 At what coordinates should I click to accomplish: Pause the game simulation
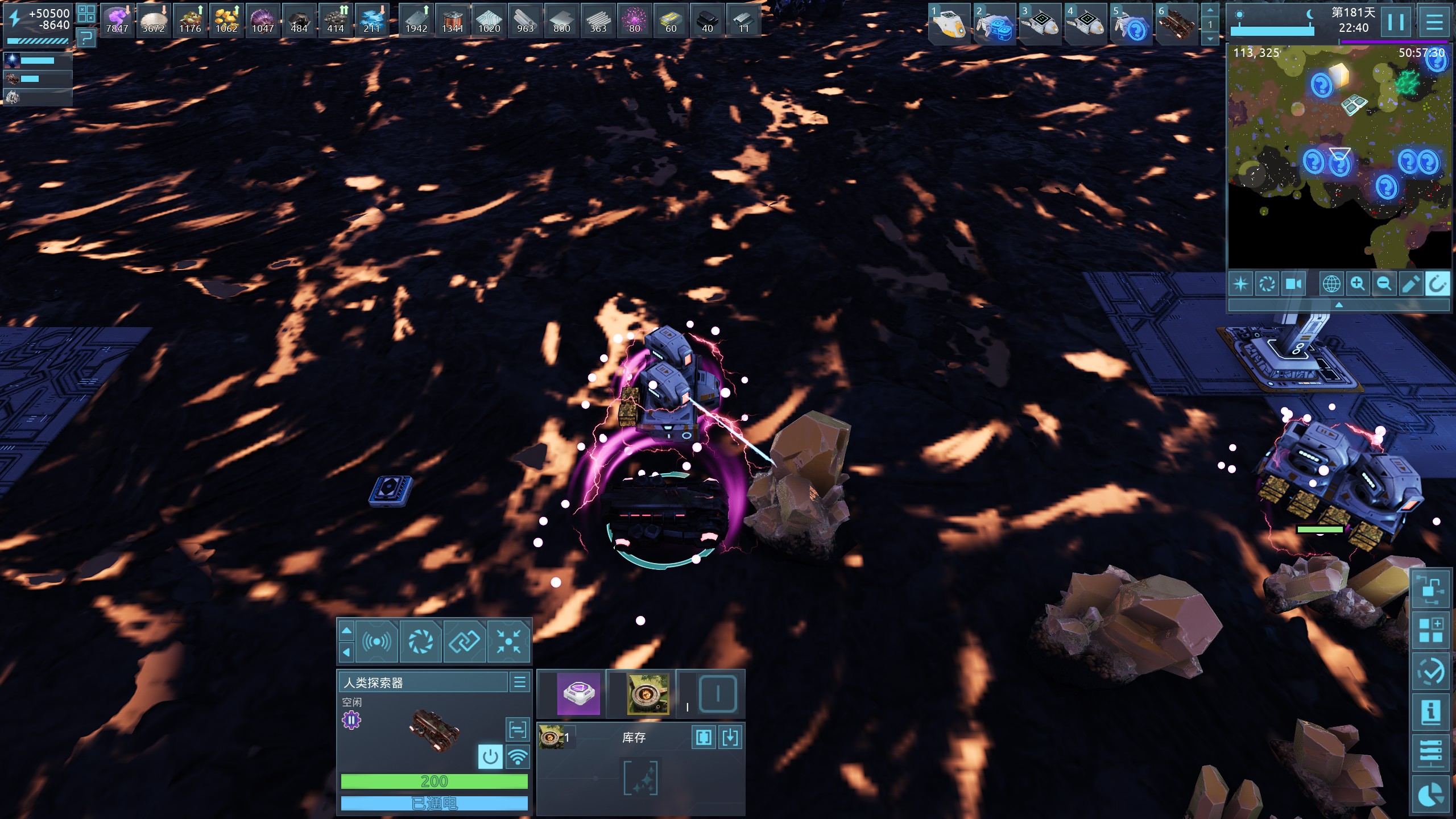[x=1395, y=23]
